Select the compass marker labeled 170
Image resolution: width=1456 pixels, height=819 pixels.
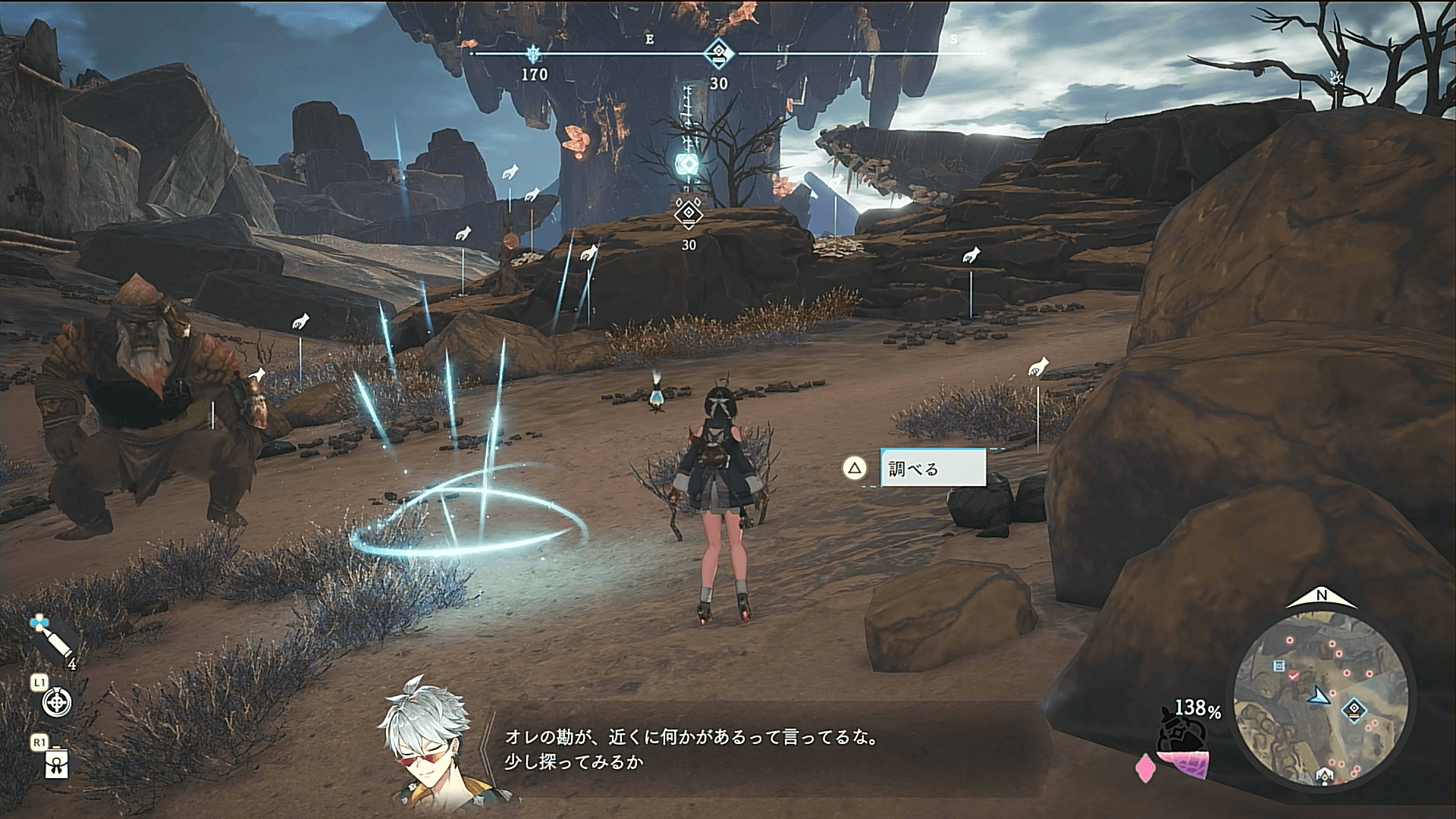tap(535, 54)
